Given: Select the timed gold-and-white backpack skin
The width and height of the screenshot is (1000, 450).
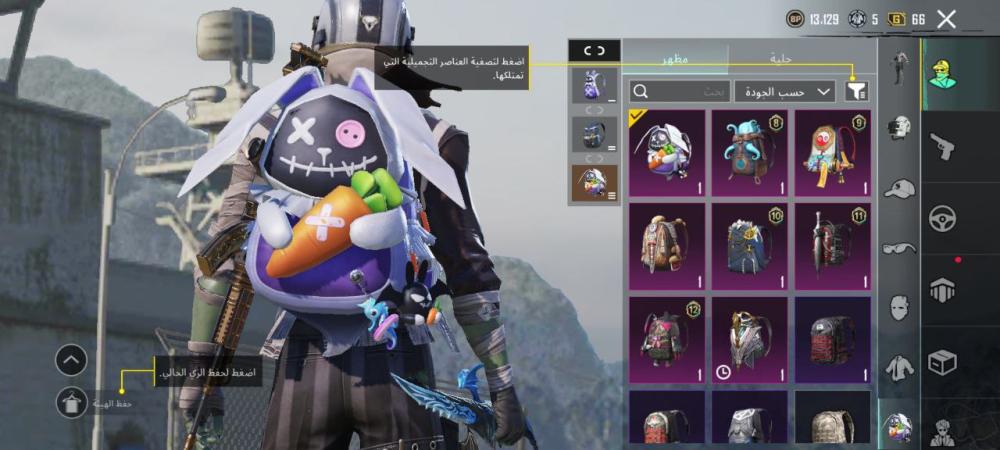Looking at the screenshot, I should pyautogui.click(x=749, y=339).
